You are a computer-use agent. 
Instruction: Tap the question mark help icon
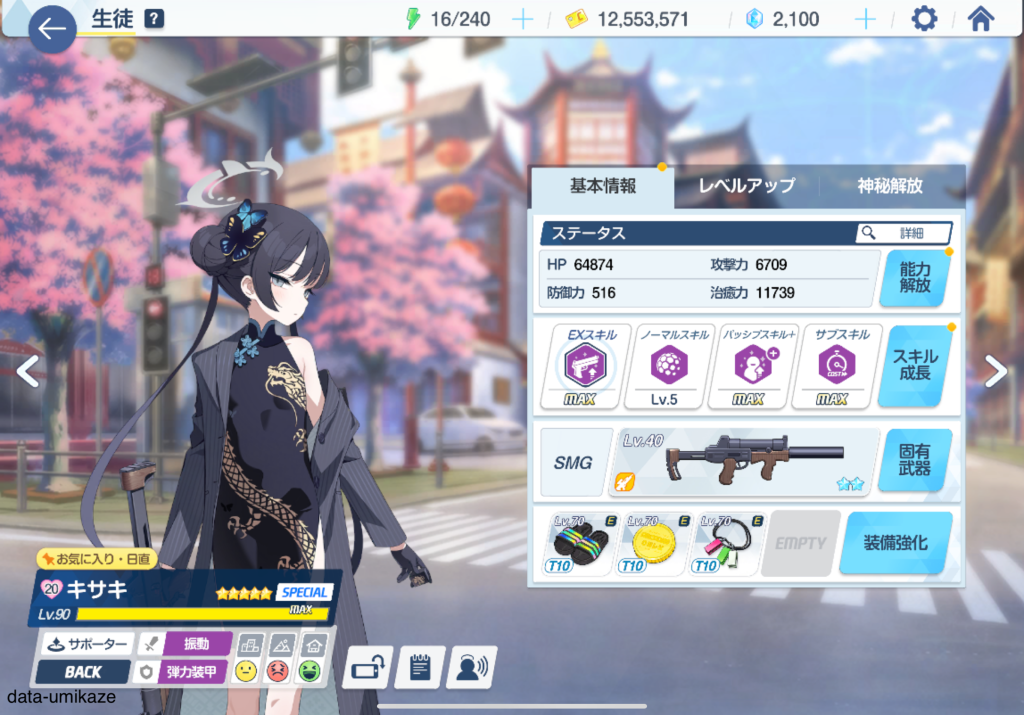click(154, 19)
